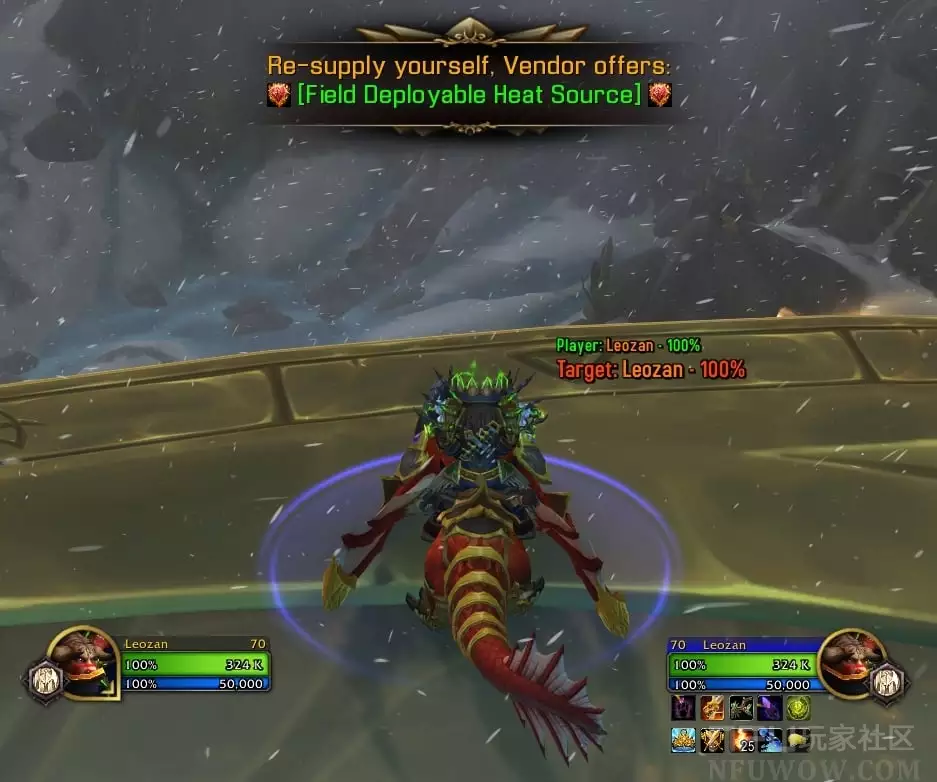Screen dimensions: 937x782
Task: Click the Field Deployable Heat Source item link
Action: [x=469, y=95]
